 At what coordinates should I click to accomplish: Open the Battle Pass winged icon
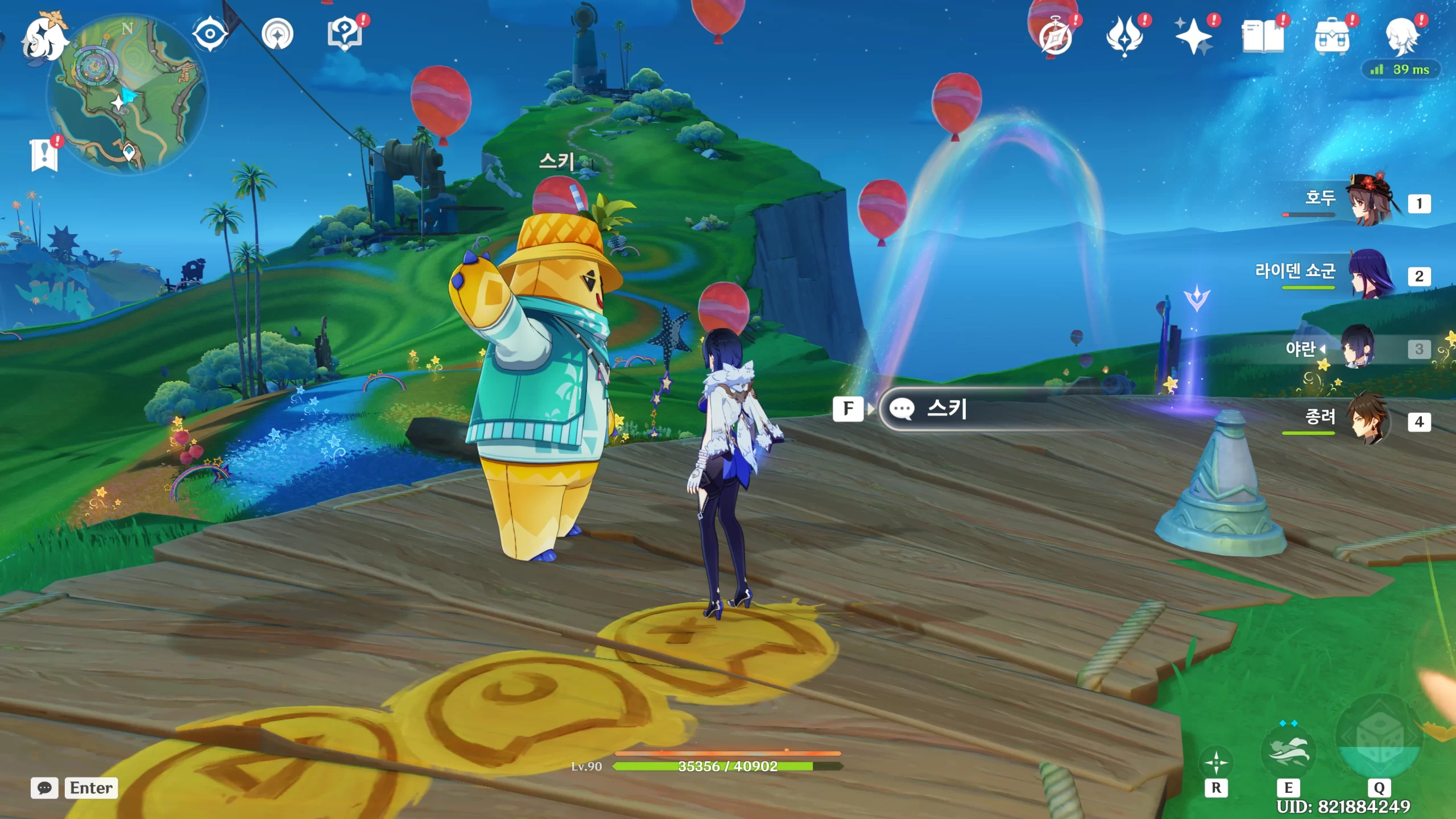tap(1124, 36)
